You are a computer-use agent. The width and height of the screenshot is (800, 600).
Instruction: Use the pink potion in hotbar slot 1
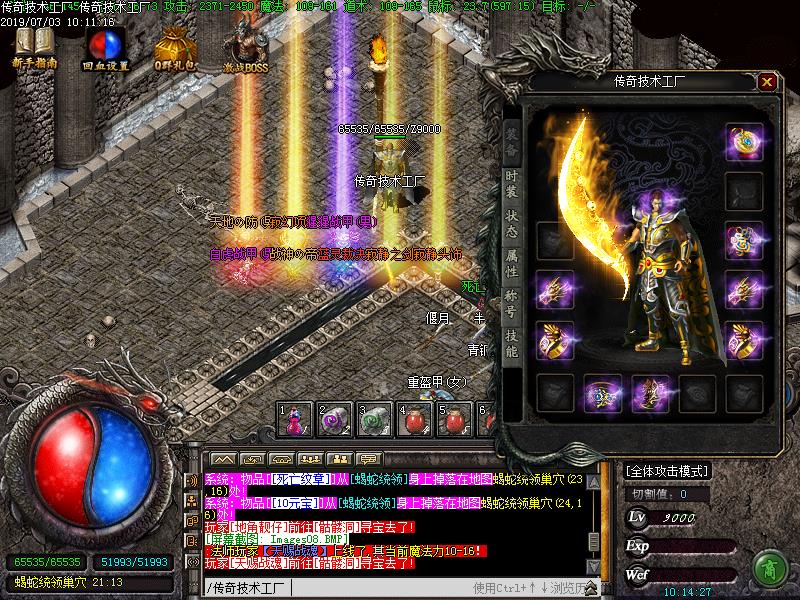point(296,419)
